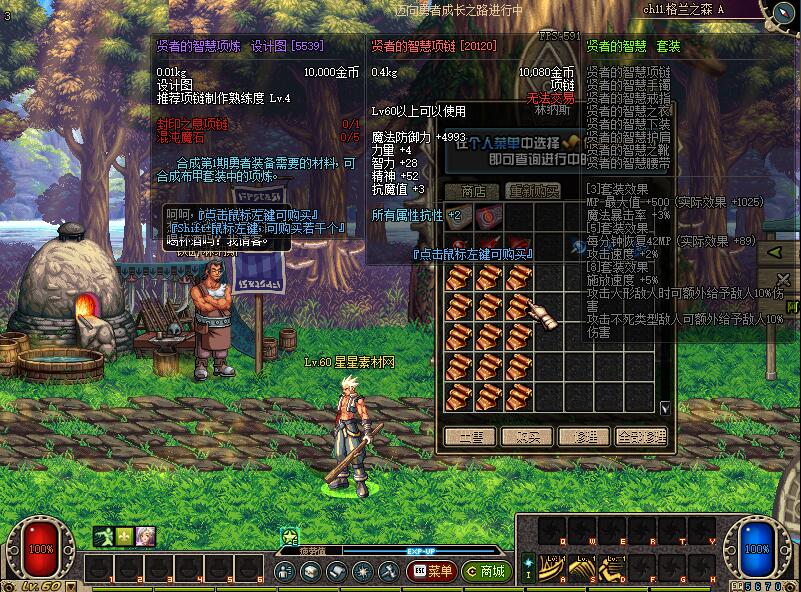The image size is (801, 592).
Task: Open the character info round icon
Action: click(285, 571)
